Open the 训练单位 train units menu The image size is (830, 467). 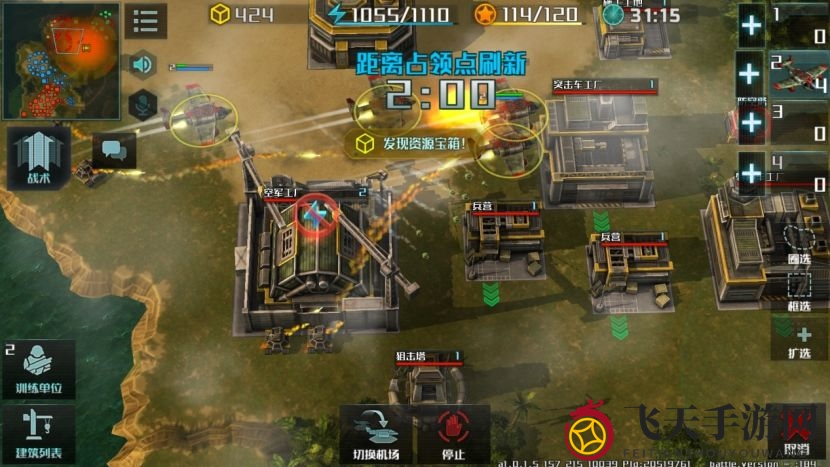tap(38, 369)
